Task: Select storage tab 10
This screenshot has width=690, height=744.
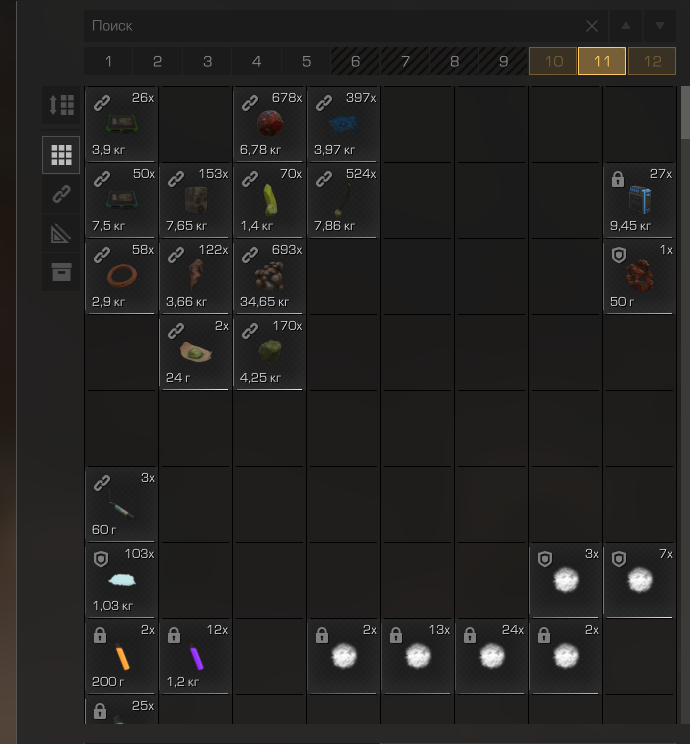Action: 553,61
